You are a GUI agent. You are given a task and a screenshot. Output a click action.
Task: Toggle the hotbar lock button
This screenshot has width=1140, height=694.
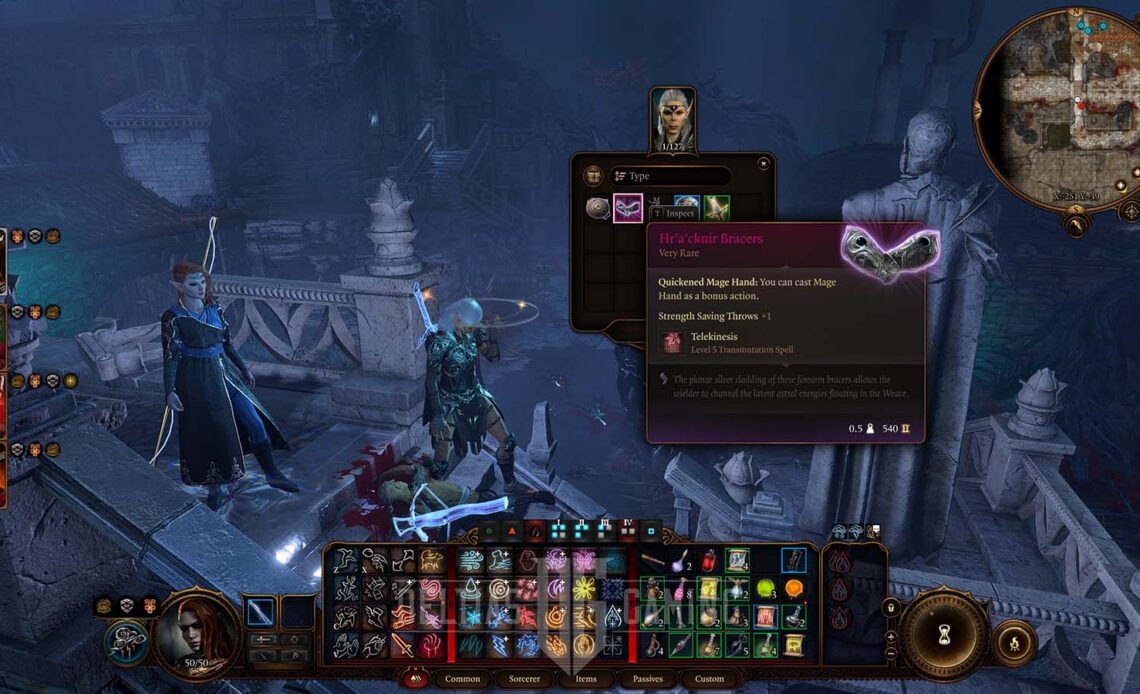point(890,607)
